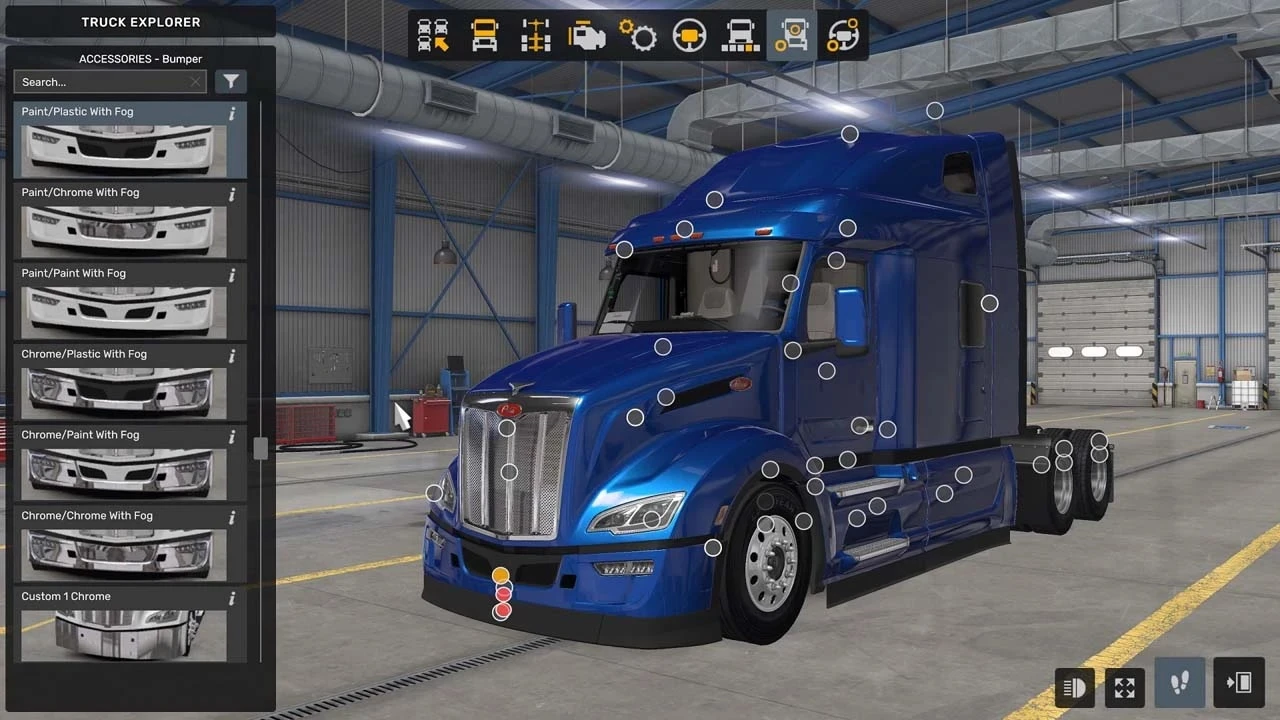
Task: Switch to the Accessories - Bumper section header
Action: 140,58
